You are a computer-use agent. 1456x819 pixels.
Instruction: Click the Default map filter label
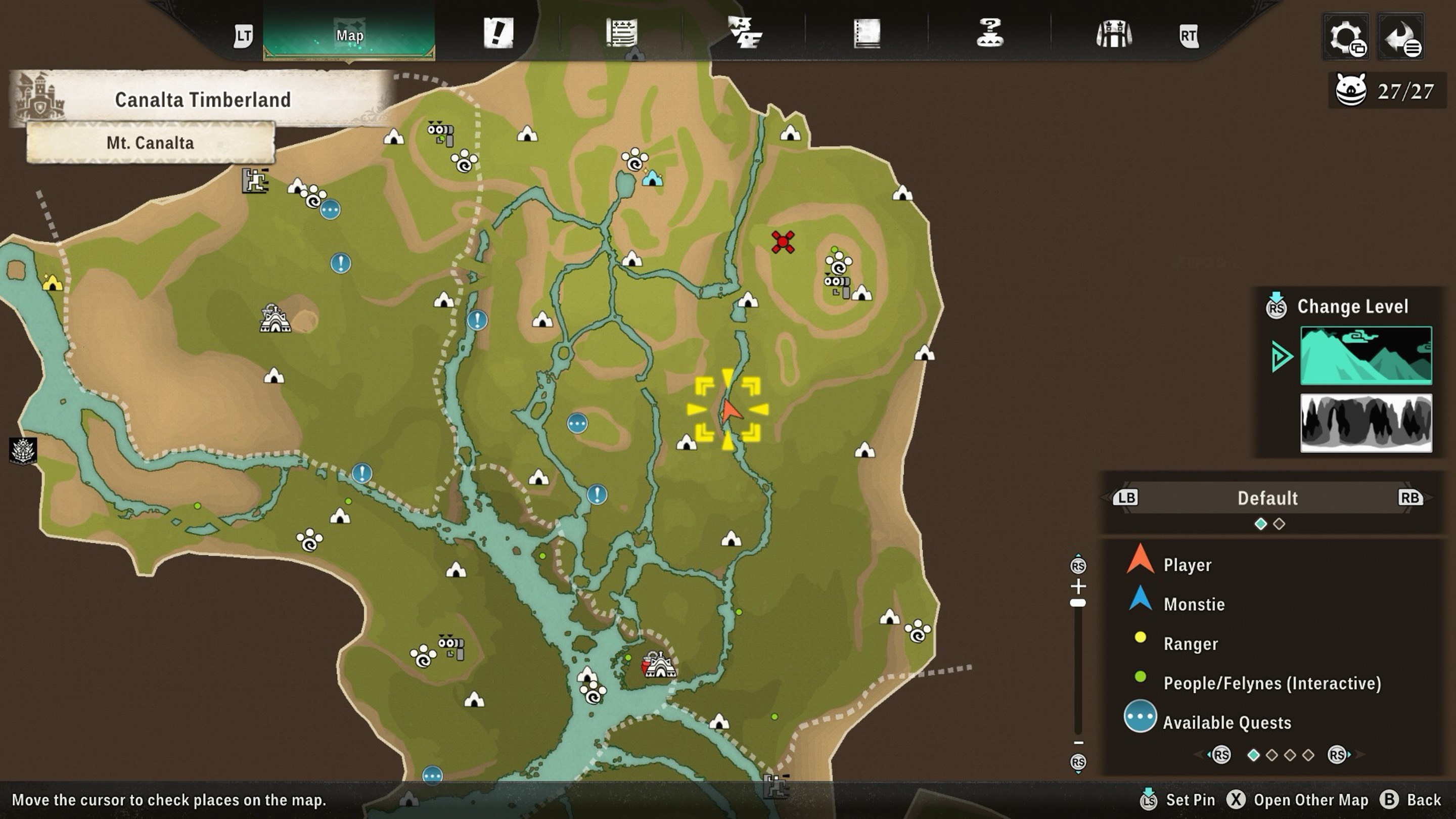pos(1267,498)
